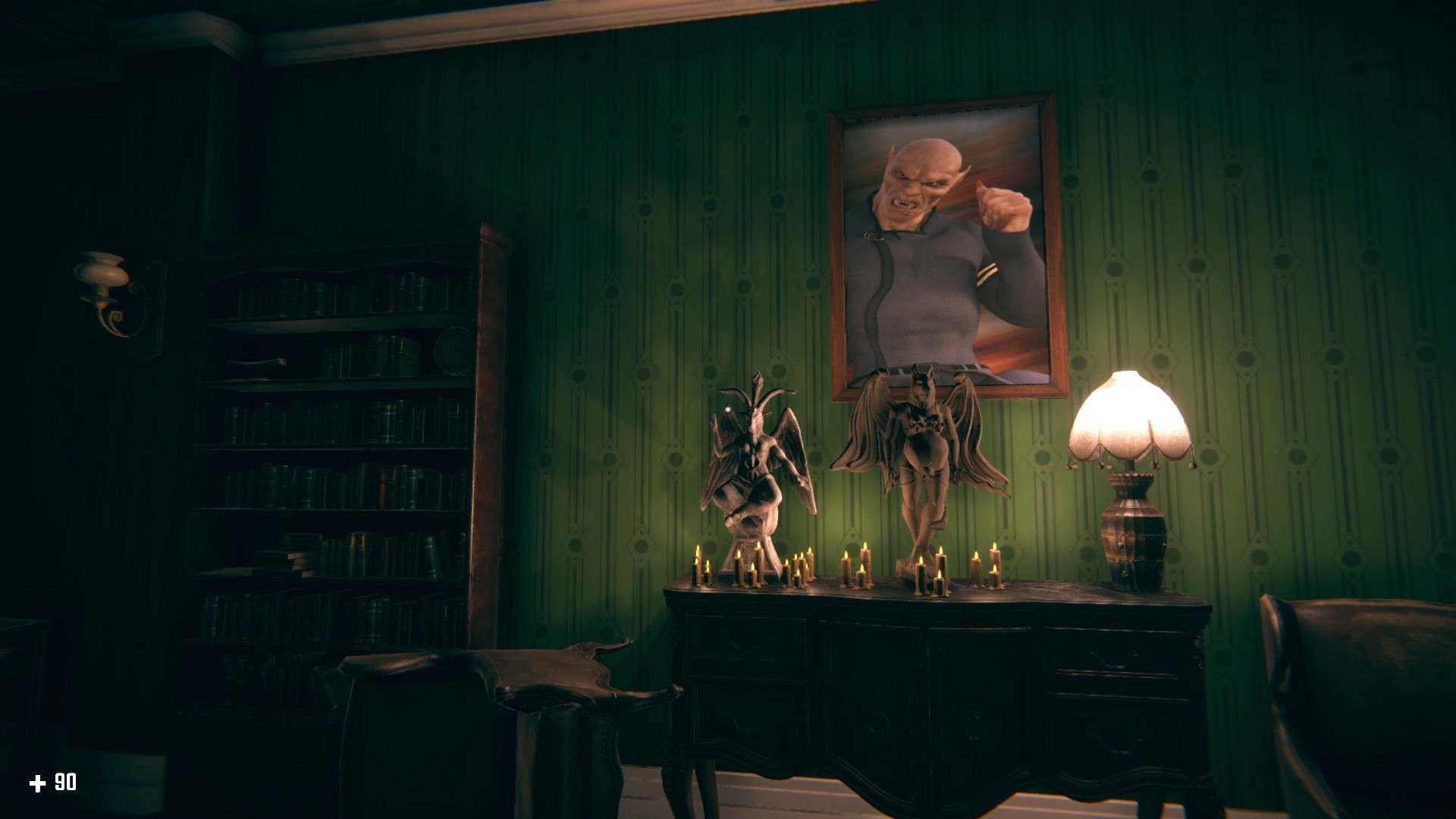Click the white crosshair dot near the statue

[726, 410]
